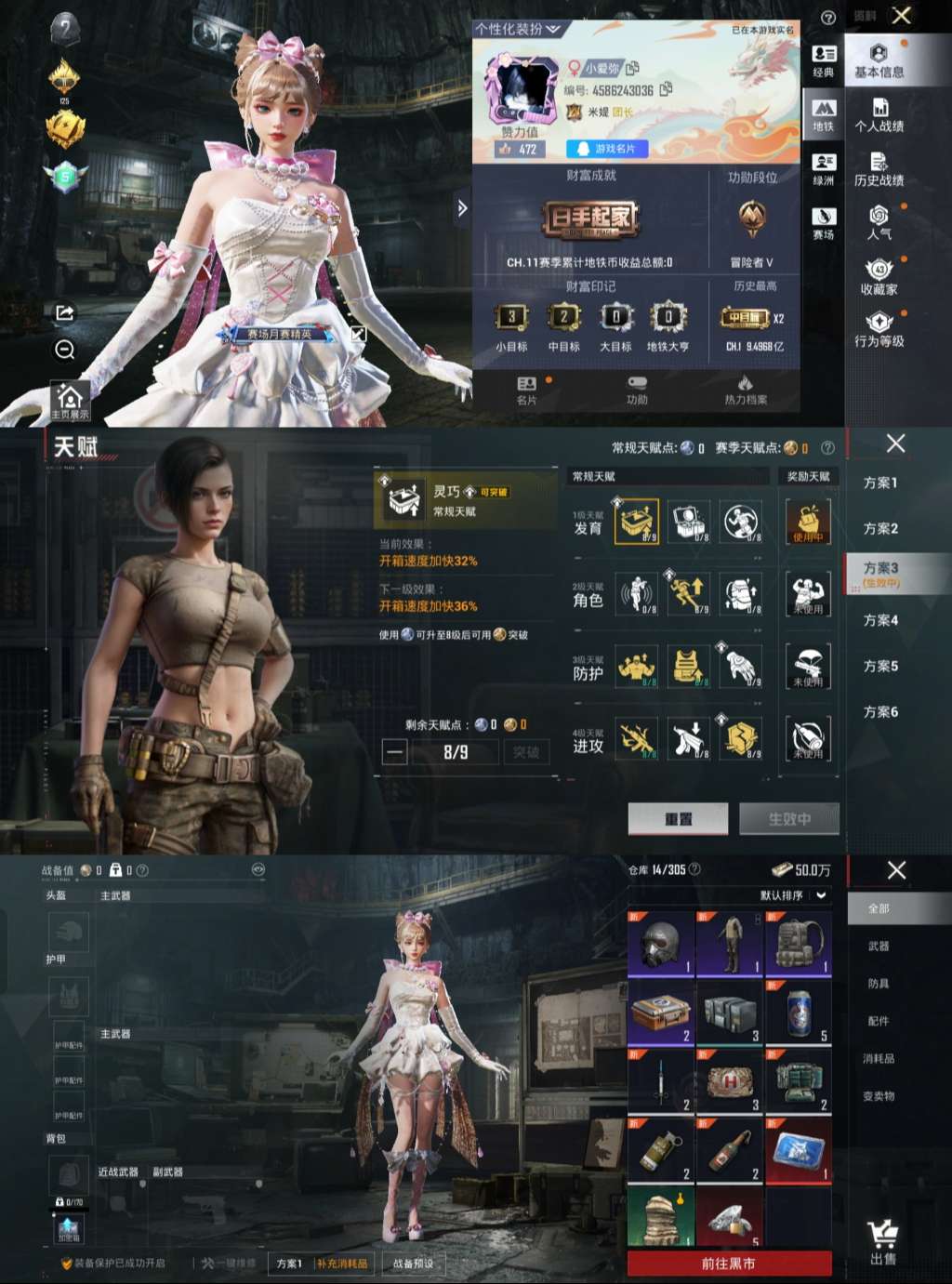The height and width of the screenshot is (1284, 952).
Task: Open the 收藏家 collector section
Action: click(879, 278)
